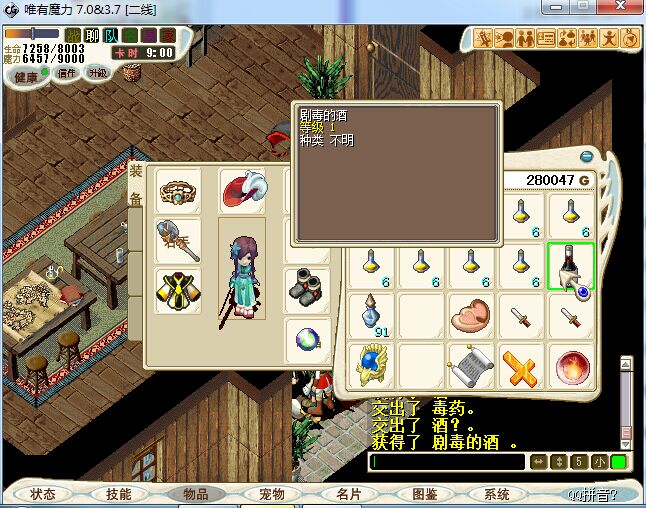Click the chat input field
The width and height of the screenshot is (646, 508).
pos(447,462)
